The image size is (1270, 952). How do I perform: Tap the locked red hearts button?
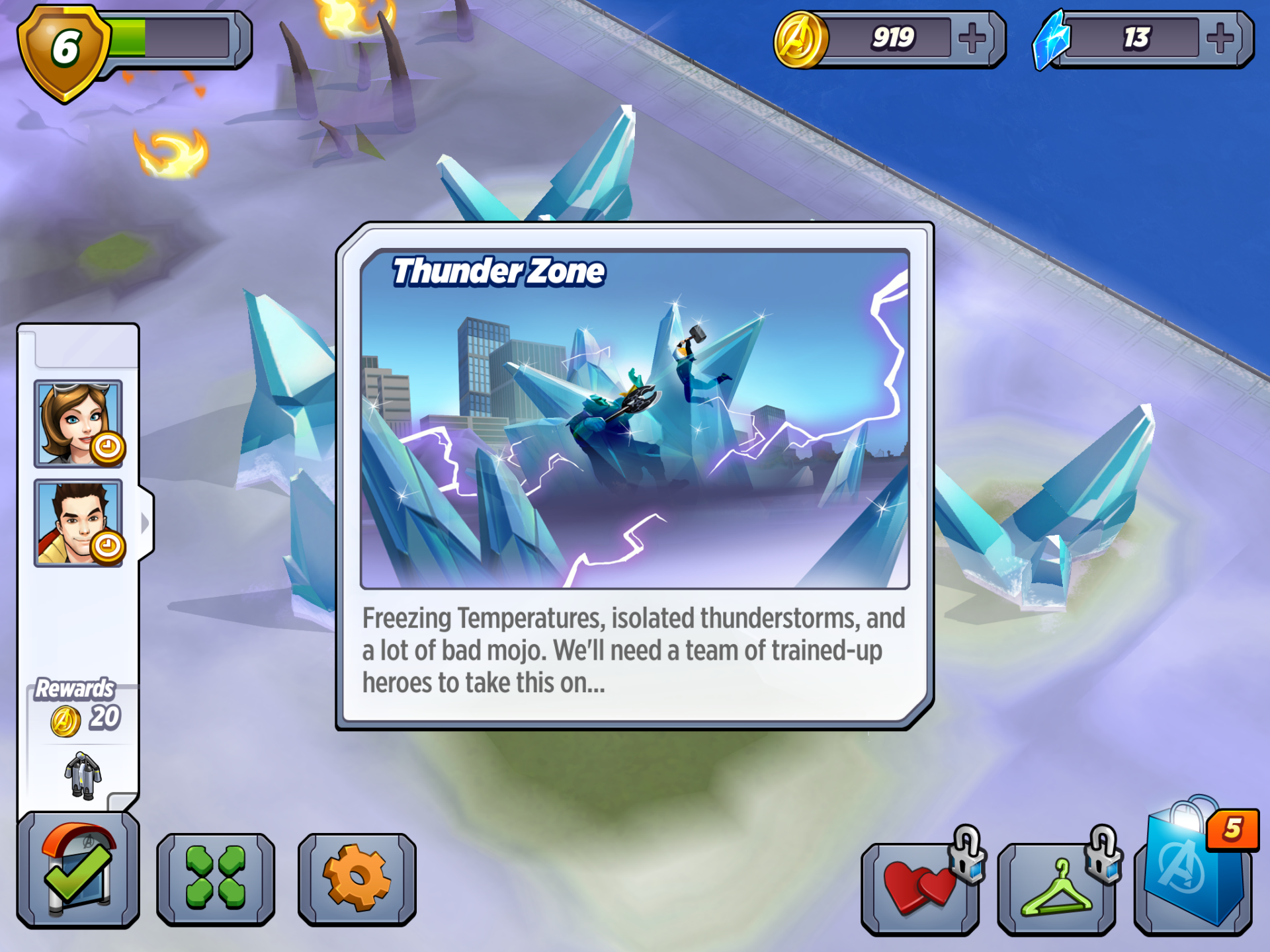921,888
